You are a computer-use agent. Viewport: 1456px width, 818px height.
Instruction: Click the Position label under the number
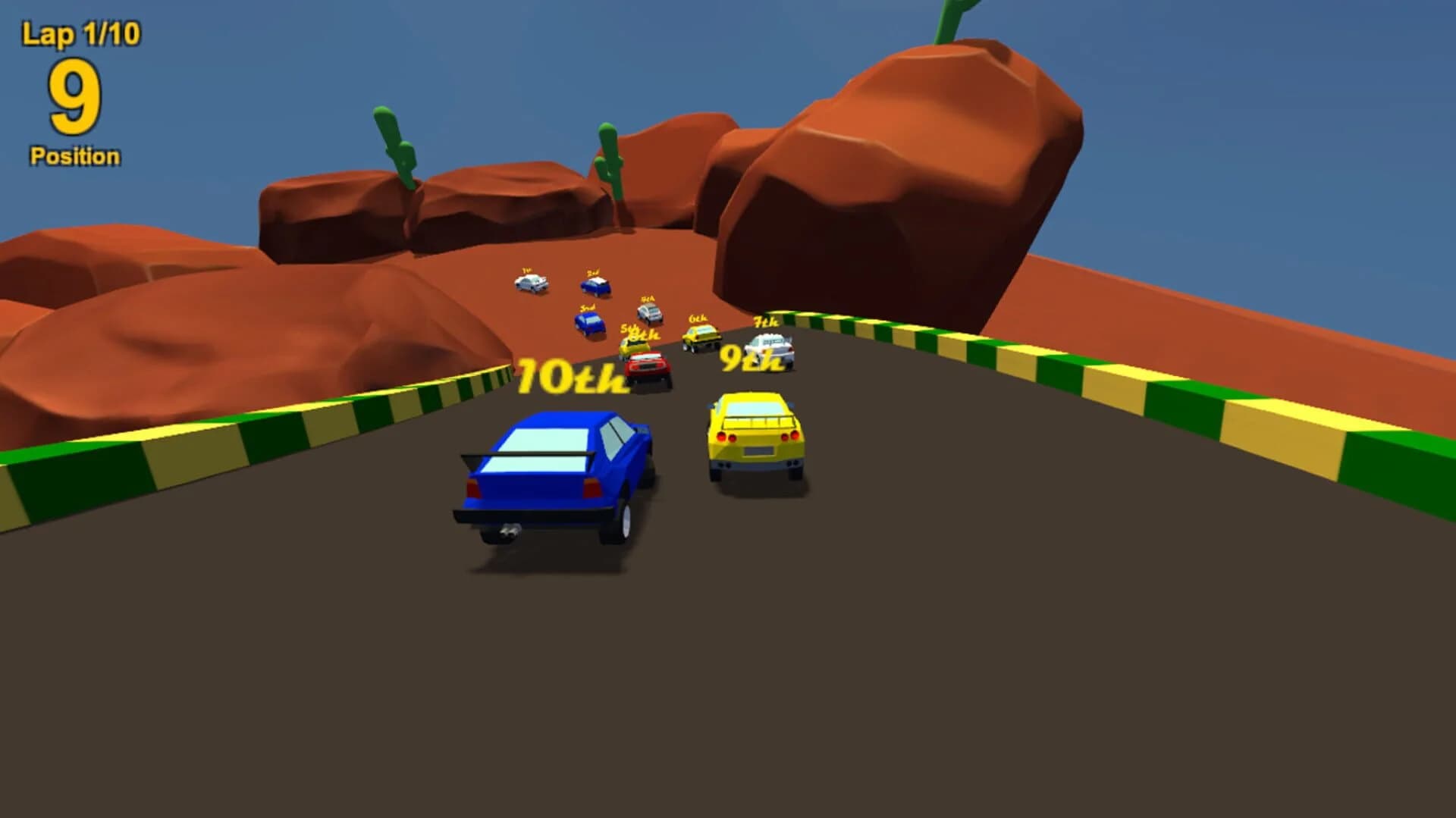coord(74,155)
